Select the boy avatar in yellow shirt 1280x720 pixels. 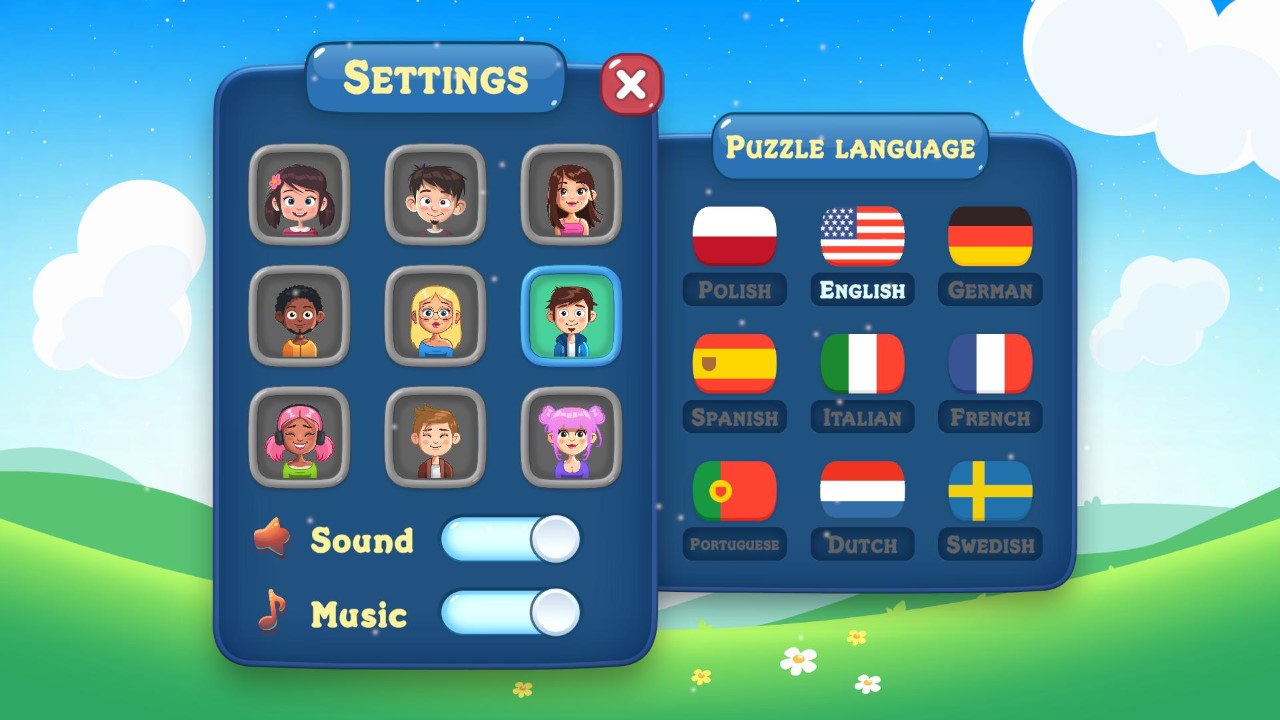[x=299, y=316]
